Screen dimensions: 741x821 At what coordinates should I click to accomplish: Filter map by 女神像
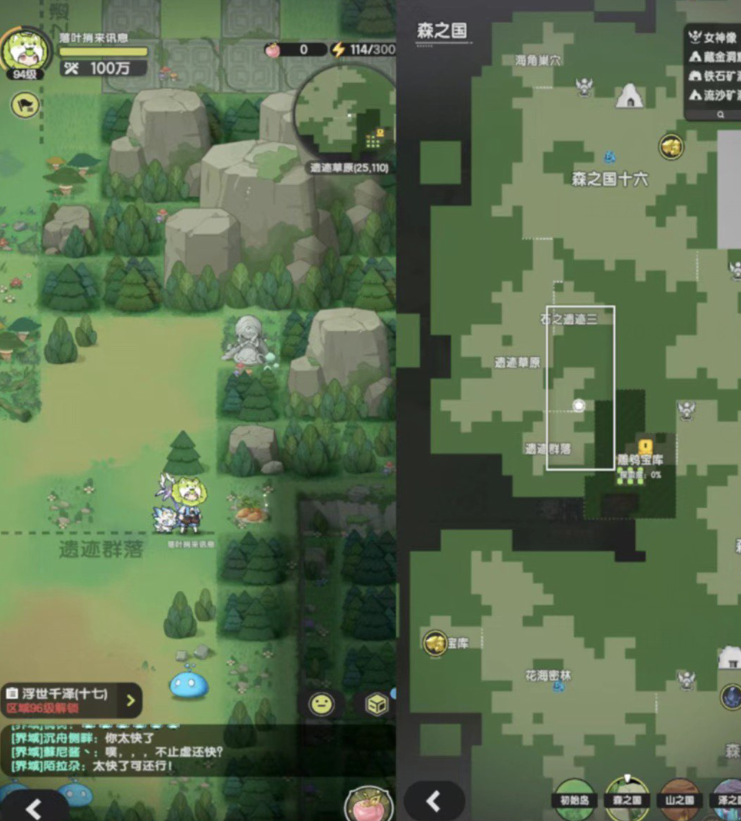point(715,40)
